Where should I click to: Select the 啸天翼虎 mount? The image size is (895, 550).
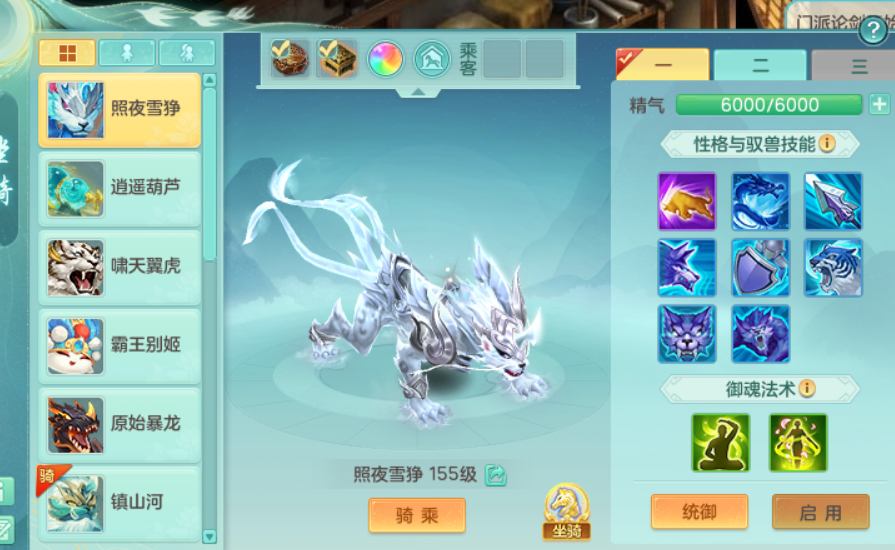pyautogui.click(x=120, y=267)
